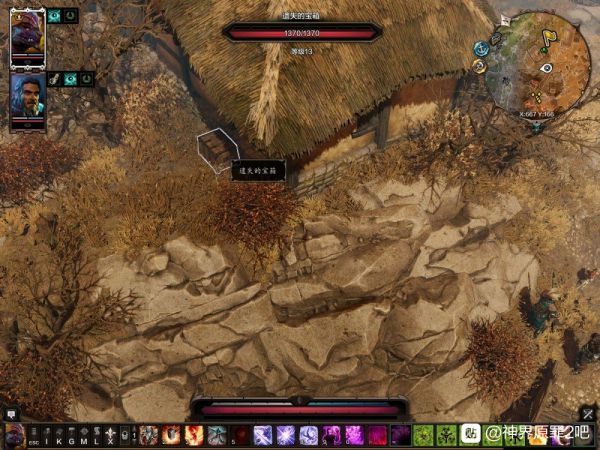The height and width of the screenshot is (450, 600).
Task: Select the lizard character portrait
Action: pyautogui.click(x=27, y=33)
